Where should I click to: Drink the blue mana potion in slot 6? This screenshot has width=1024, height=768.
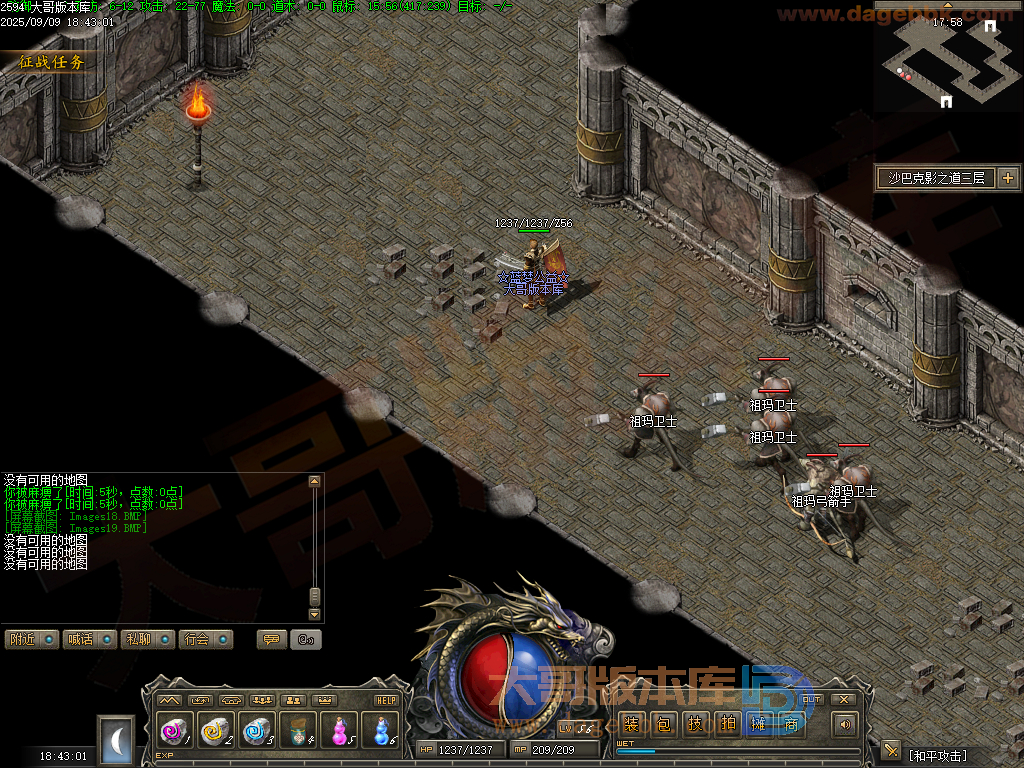point(380,732)
